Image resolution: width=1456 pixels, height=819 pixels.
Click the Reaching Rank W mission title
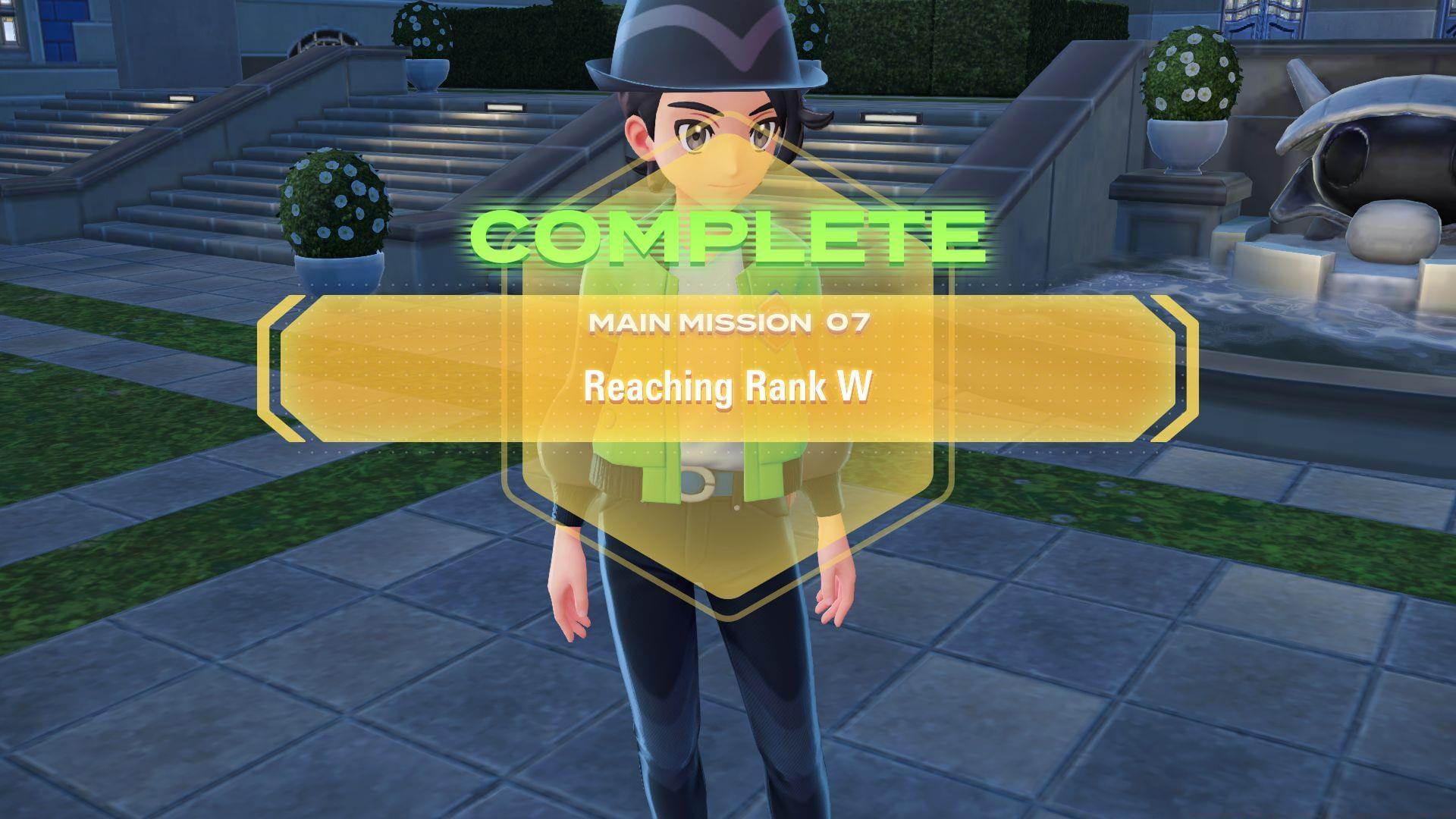pos(729,387)
